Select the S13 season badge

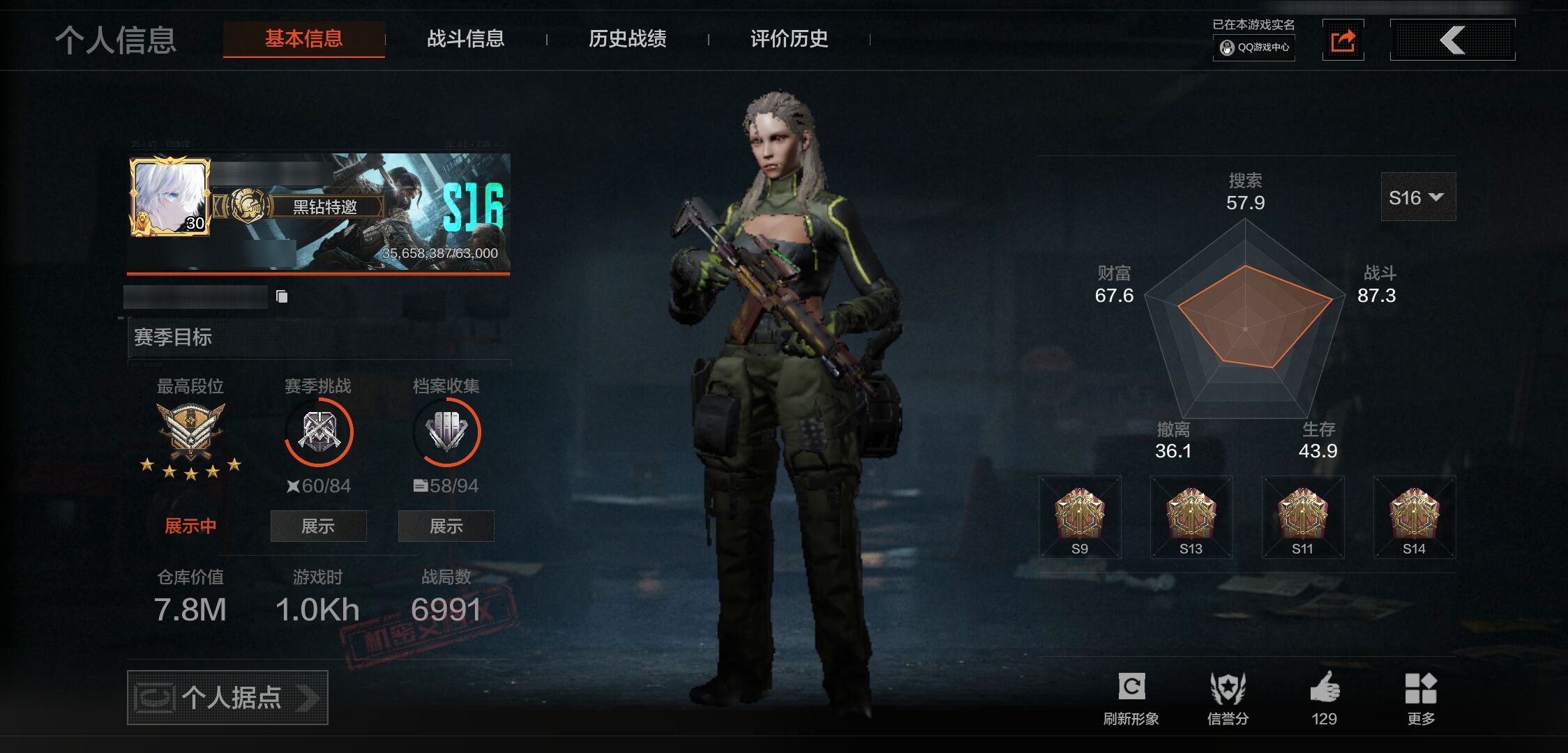point(1191,517)
